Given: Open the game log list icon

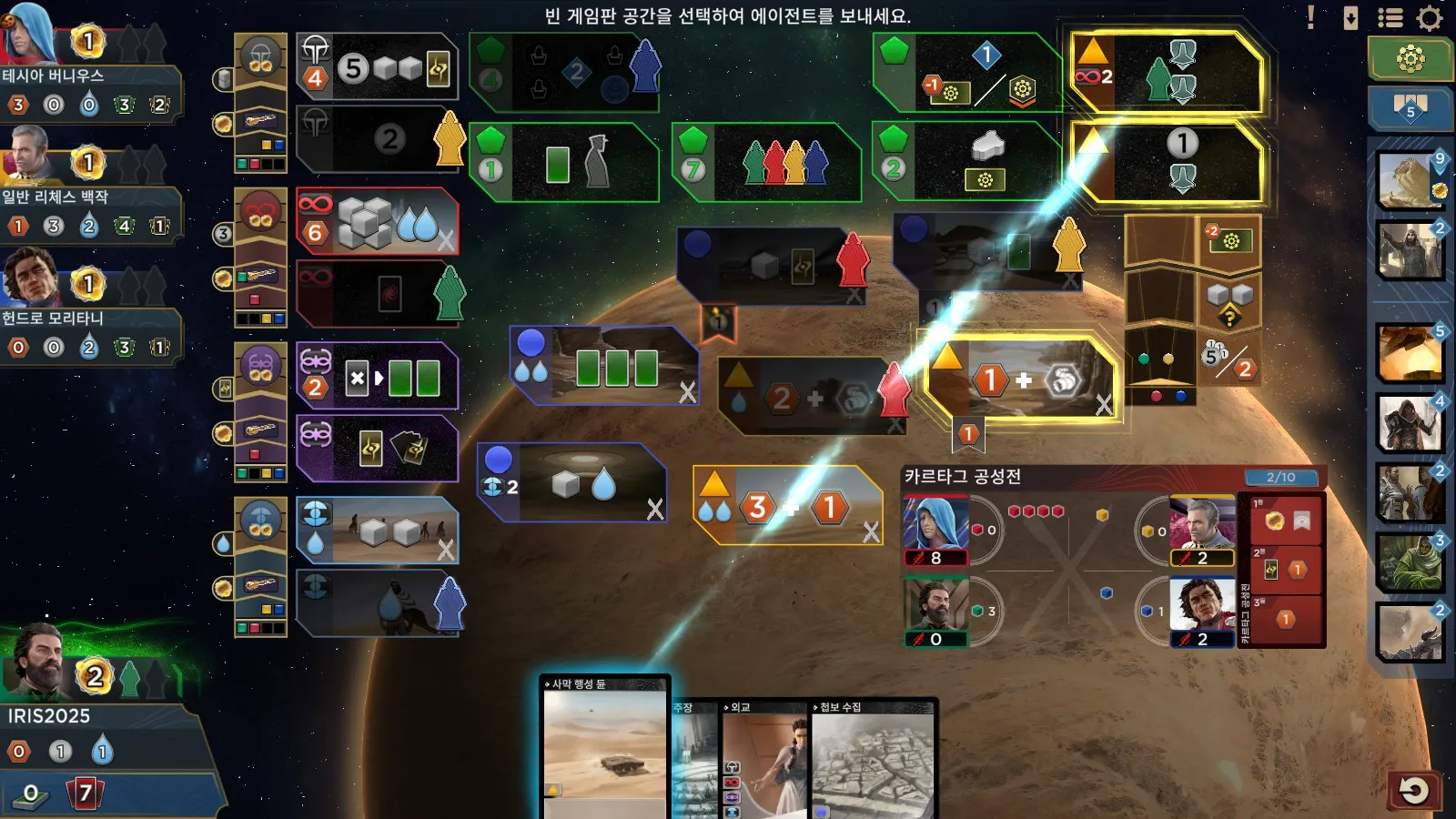Looking at the screenshot, I should [x=1390, y=18].
